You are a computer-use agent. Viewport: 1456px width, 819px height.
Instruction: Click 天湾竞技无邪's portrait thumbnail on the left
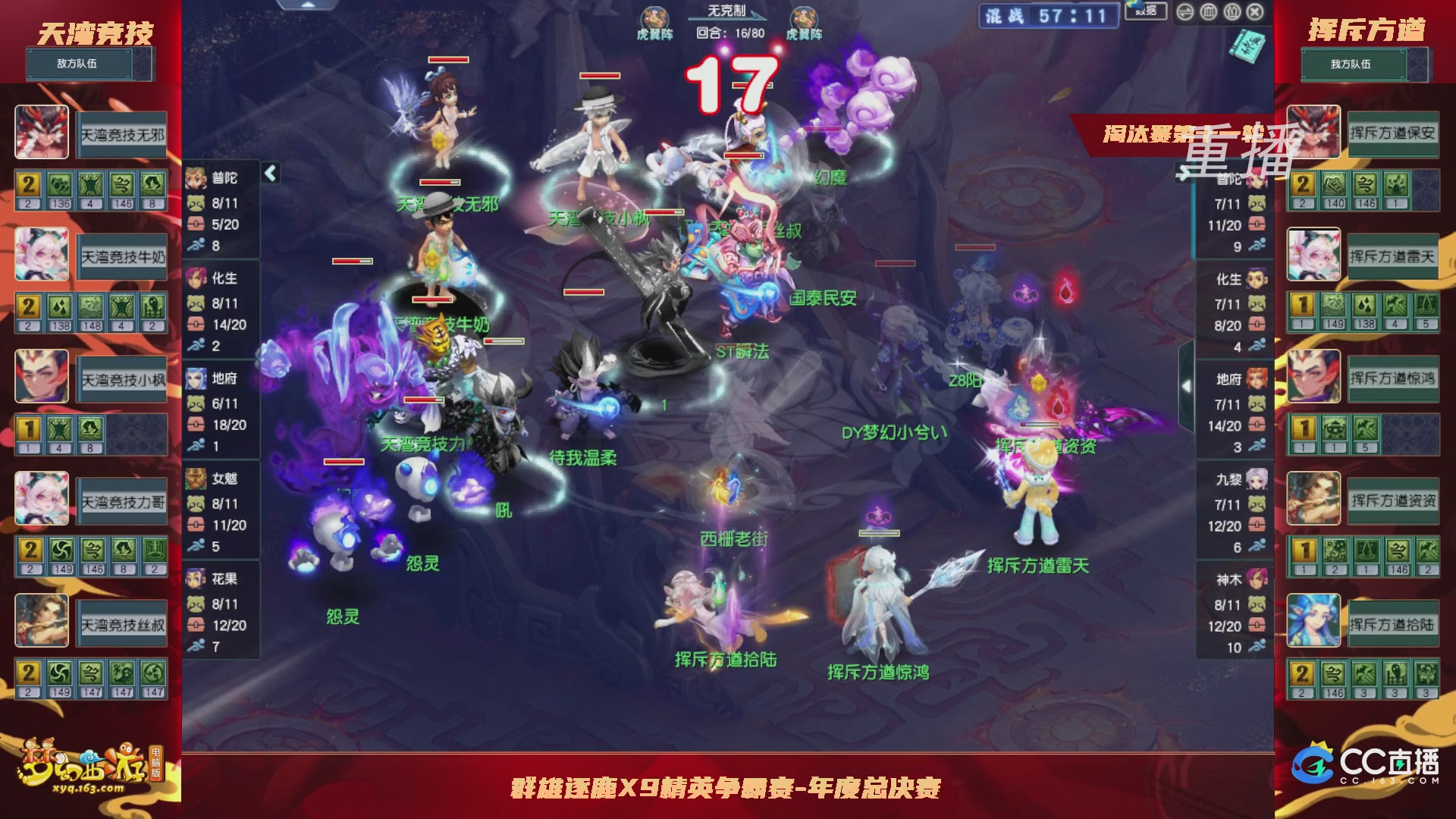pos(42,133)
